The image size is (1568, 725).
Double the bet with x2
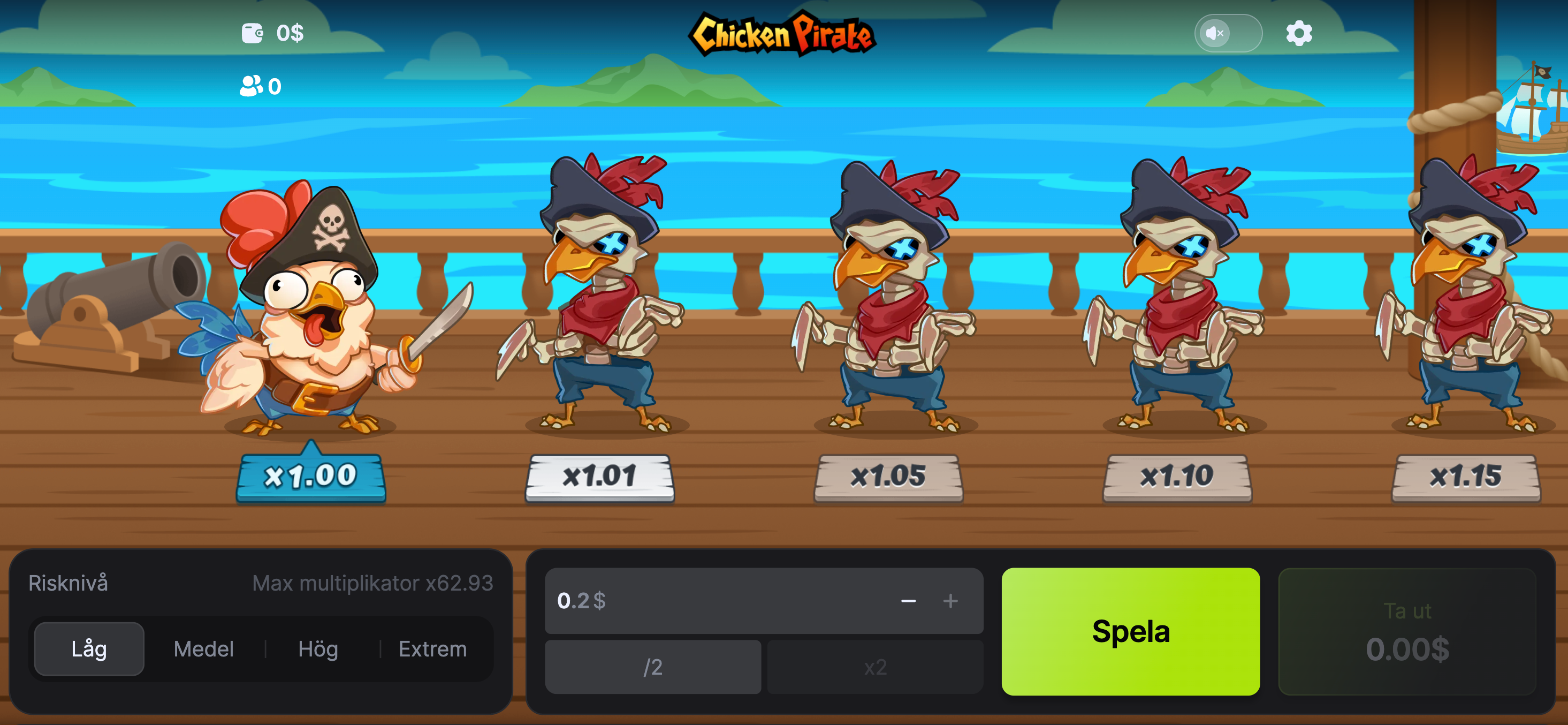pyautogui.click(x=874, y=667)
